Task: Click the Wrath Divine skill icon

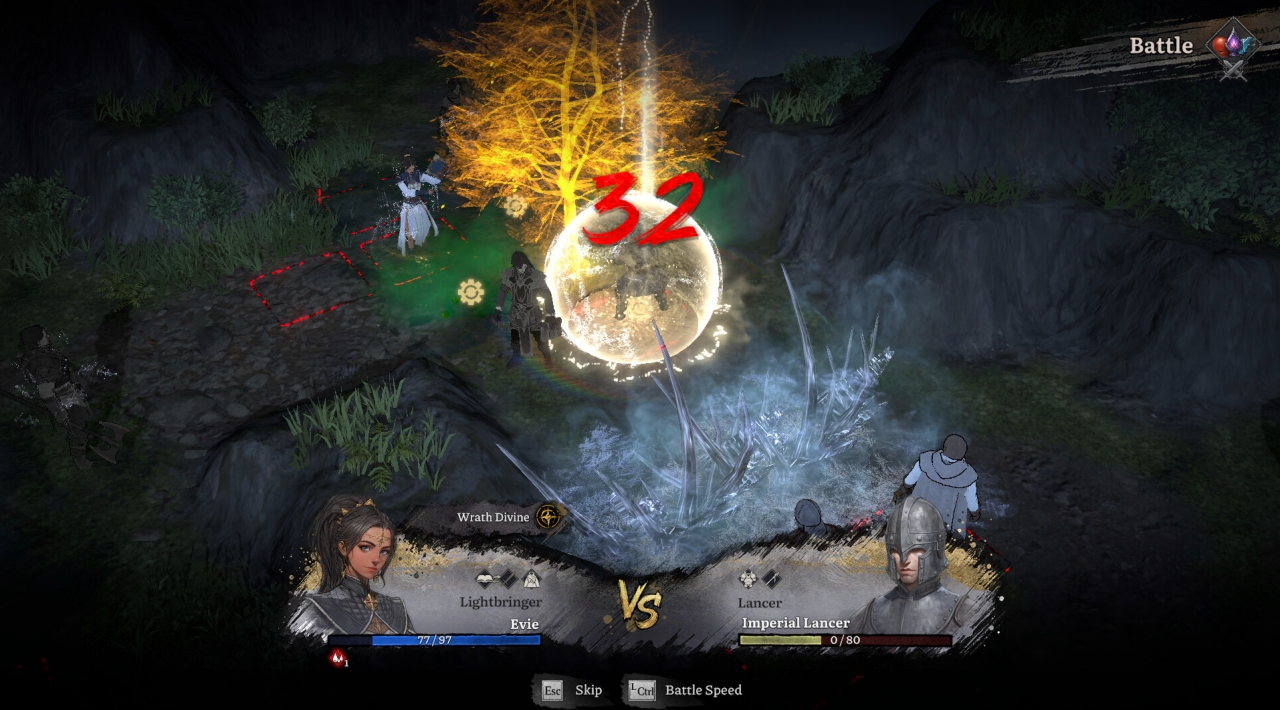Action: pyautogui.click(x=548, y=517)
